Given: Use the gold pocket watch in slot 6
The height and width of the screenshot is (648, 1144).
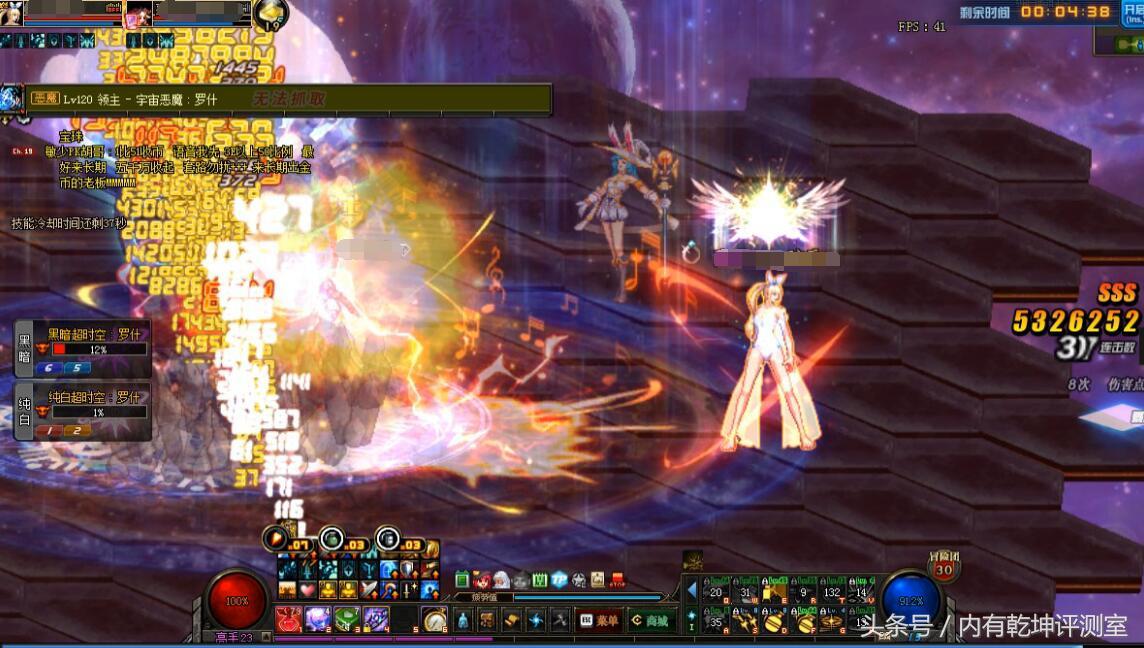Looking at the screenshot, I should click(x=434, y=619).
